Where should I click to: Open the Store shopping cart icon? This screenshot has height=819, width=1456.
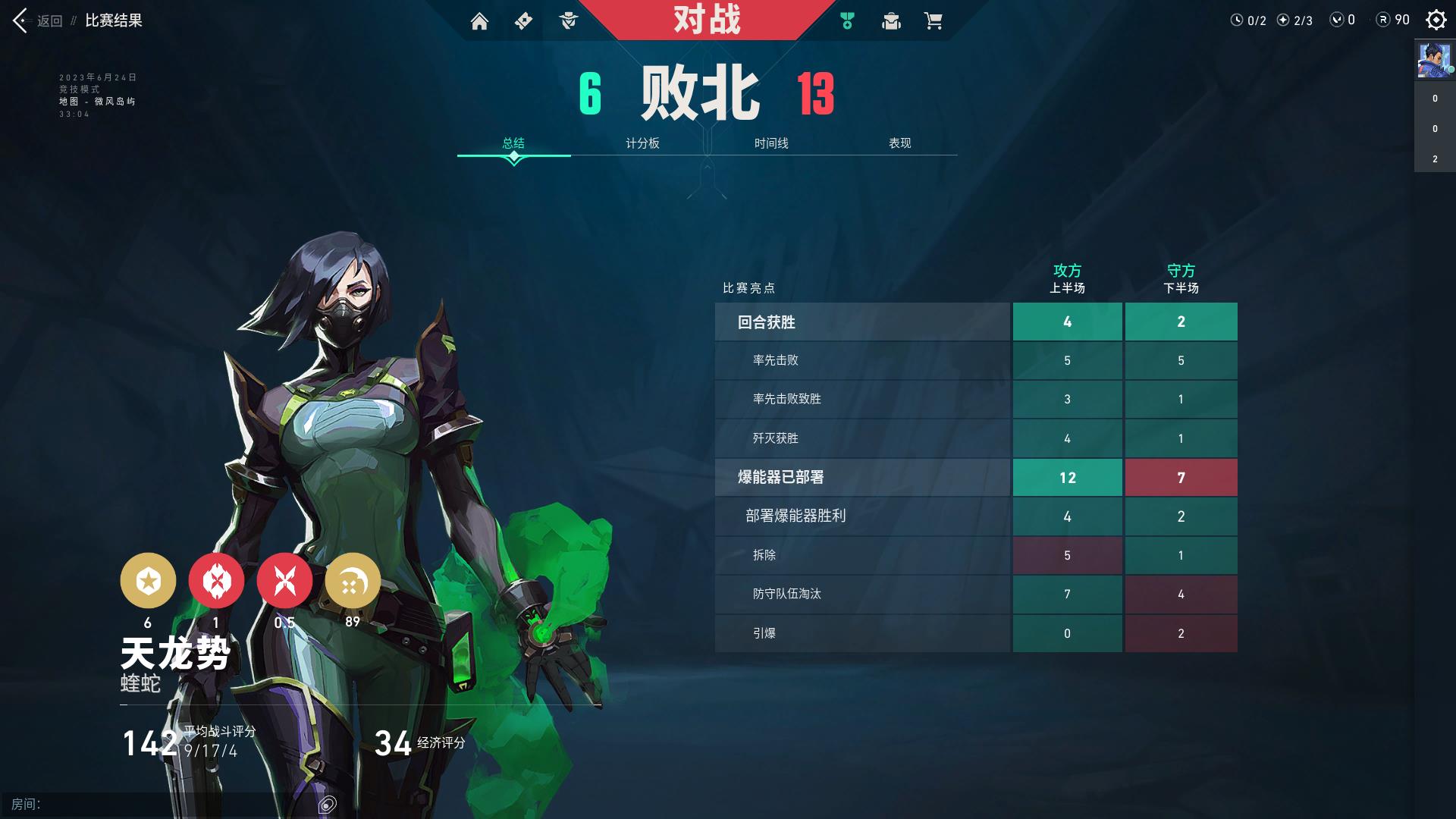pos(934,21)
